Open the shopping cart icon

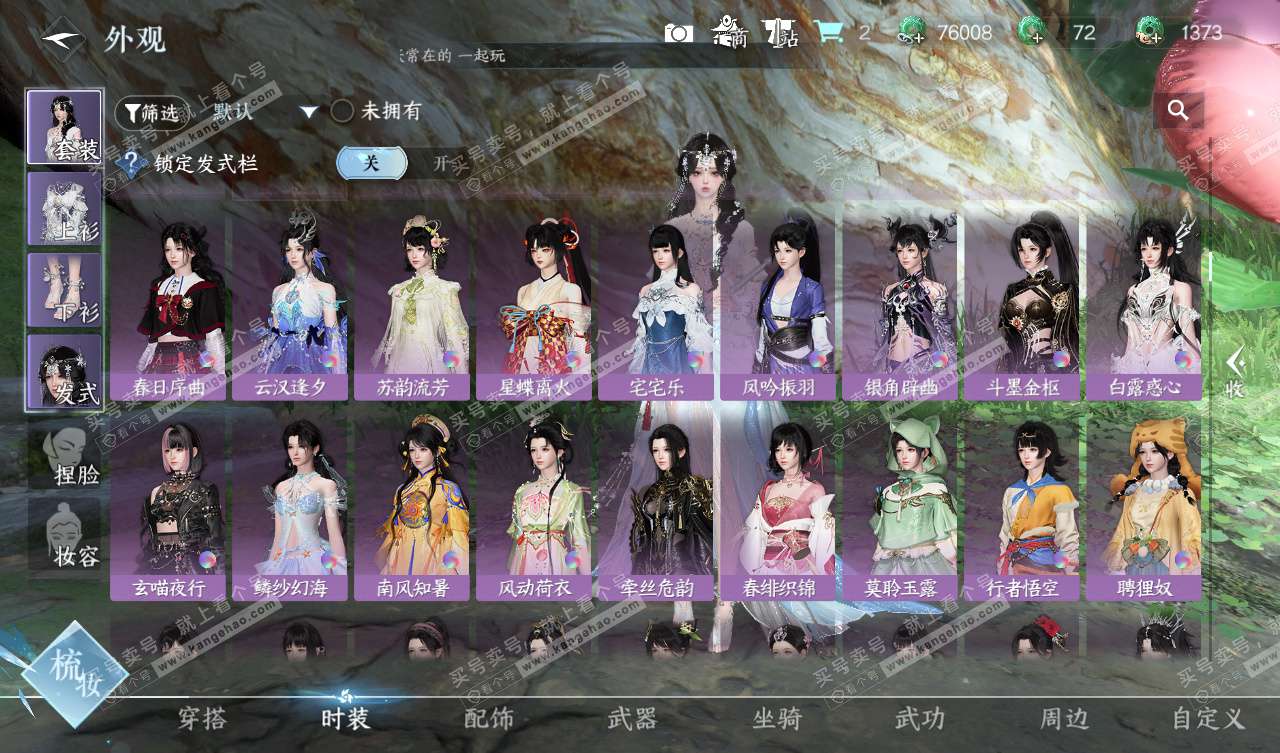(828, 33)
